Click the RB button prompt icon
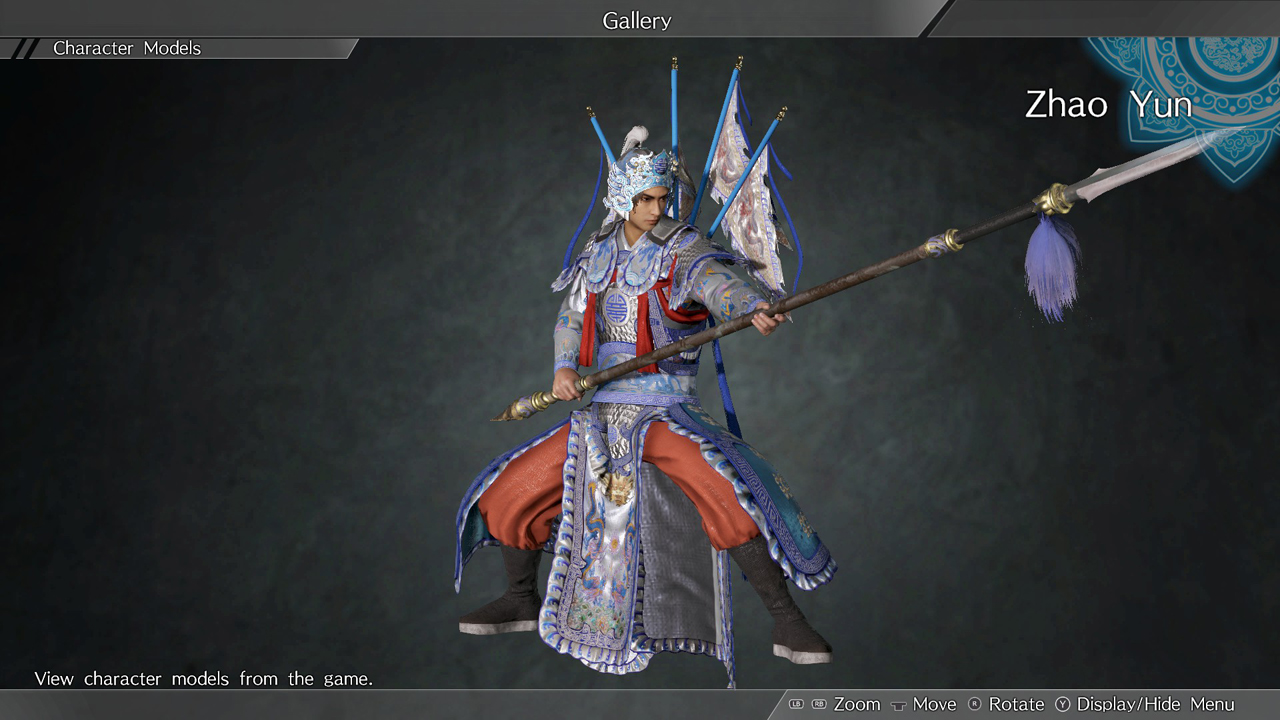 [817, 704]
